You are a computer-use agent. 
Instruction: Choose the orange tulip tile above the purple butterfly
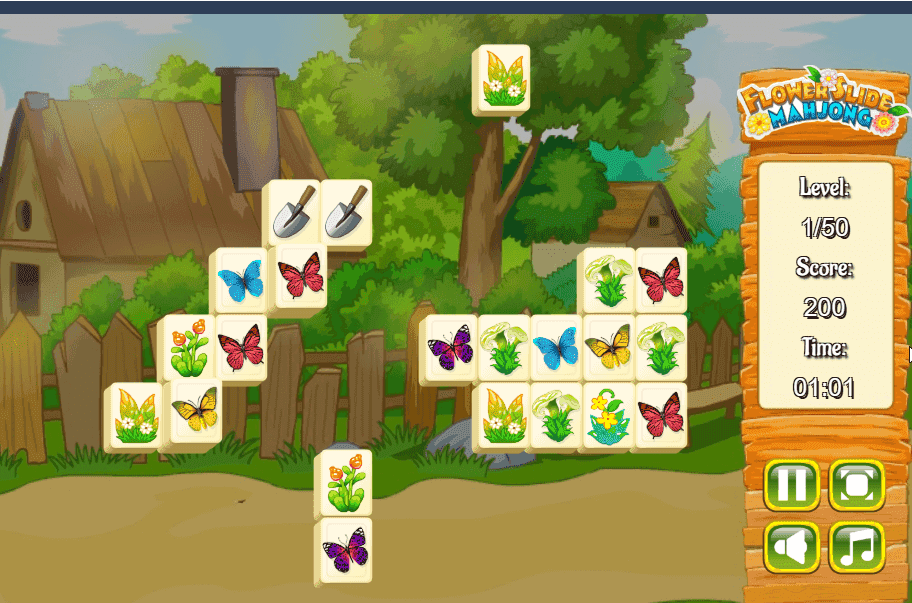coord(345,482)
